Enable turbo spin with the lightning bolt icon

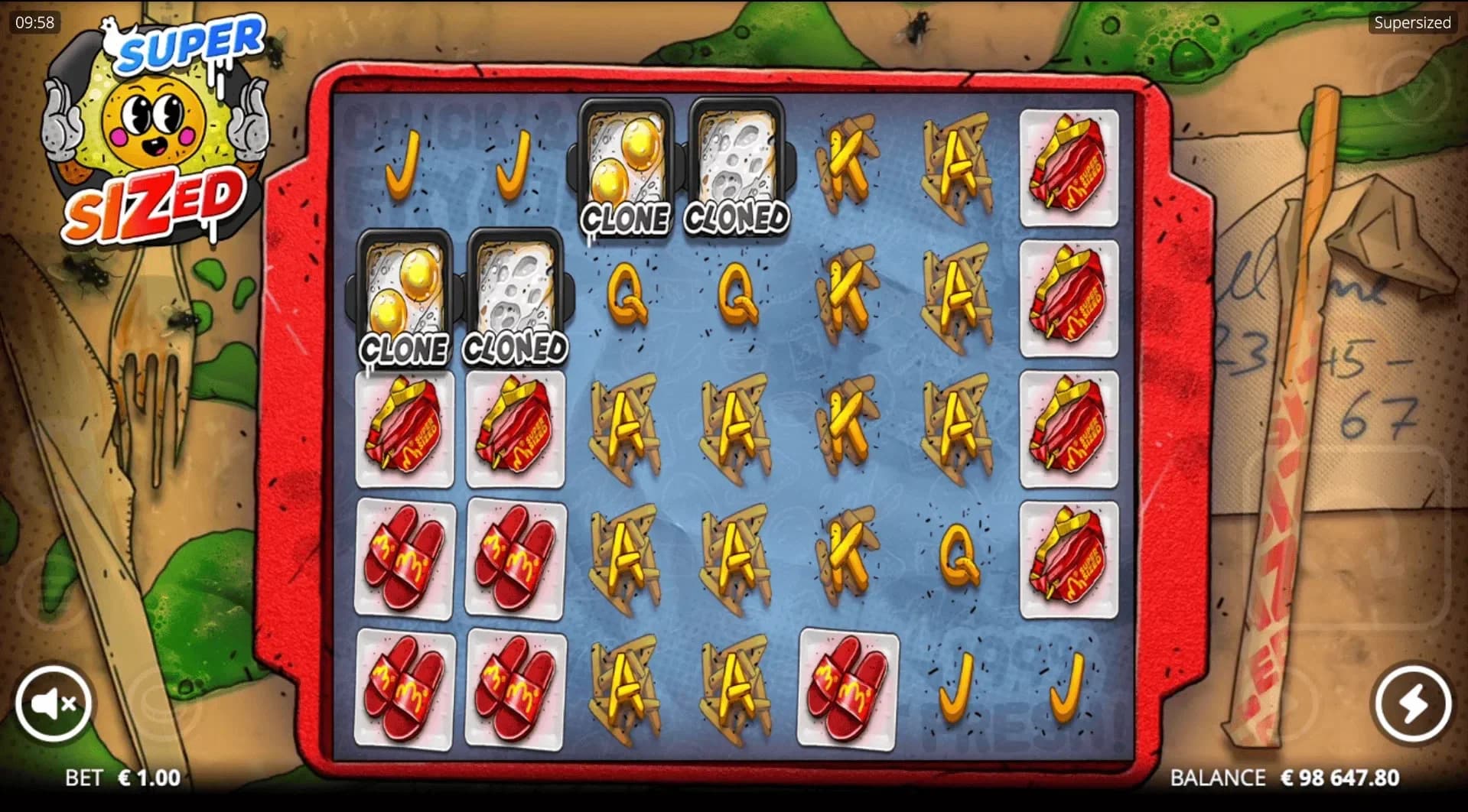[1412, 703]
